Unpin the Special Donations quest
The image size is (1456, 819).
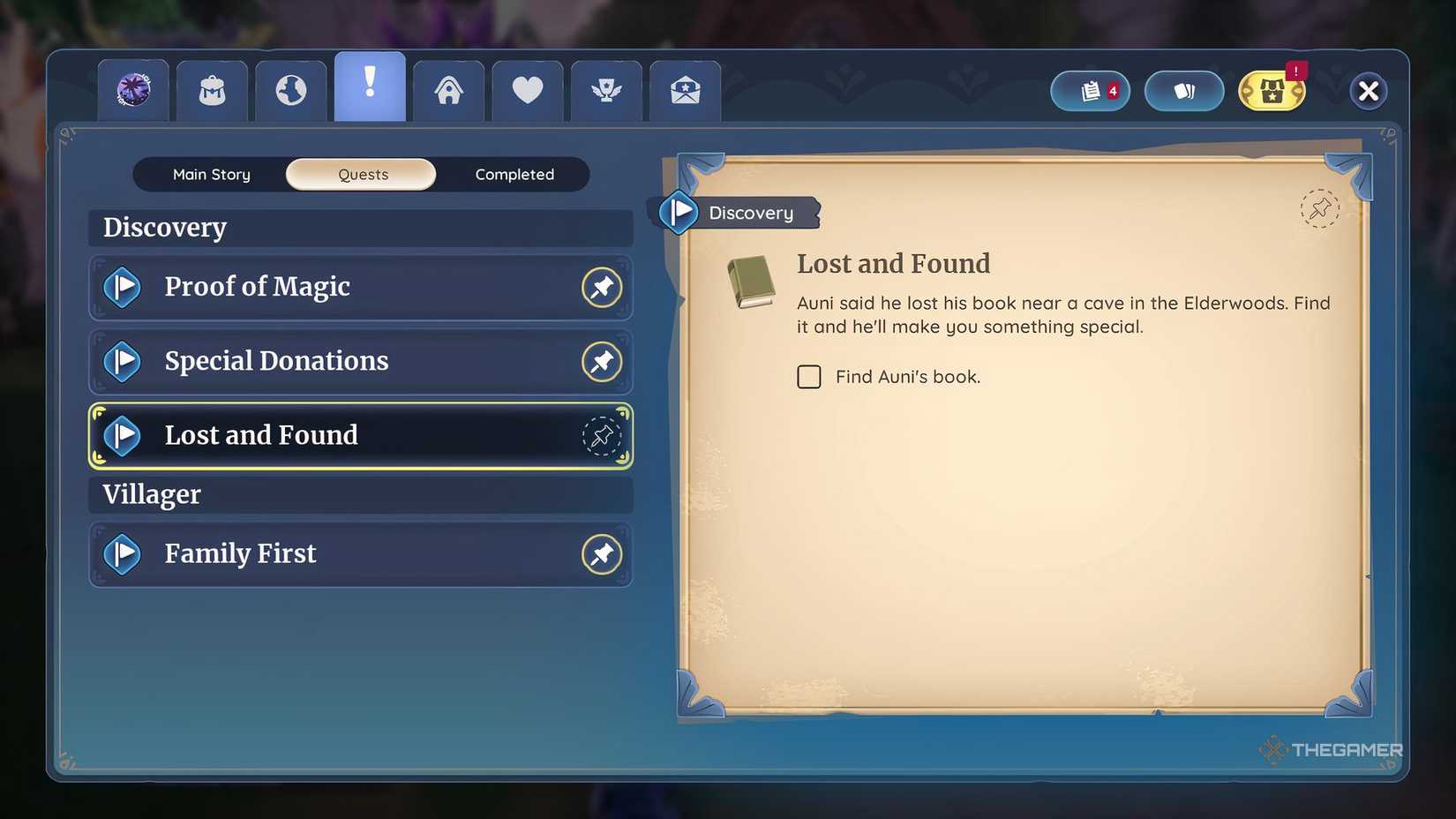click(602, 362)
